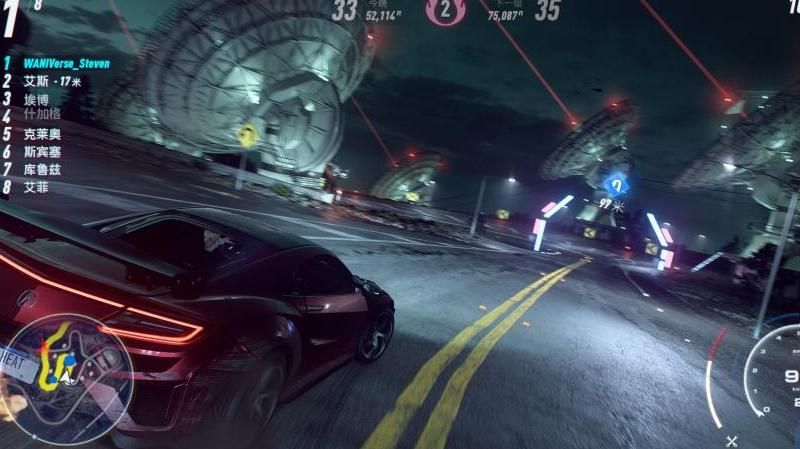Select fourth-place racer 什加格 in standings
The width and height of the screenshot is (800, 449).
(40, 116)
